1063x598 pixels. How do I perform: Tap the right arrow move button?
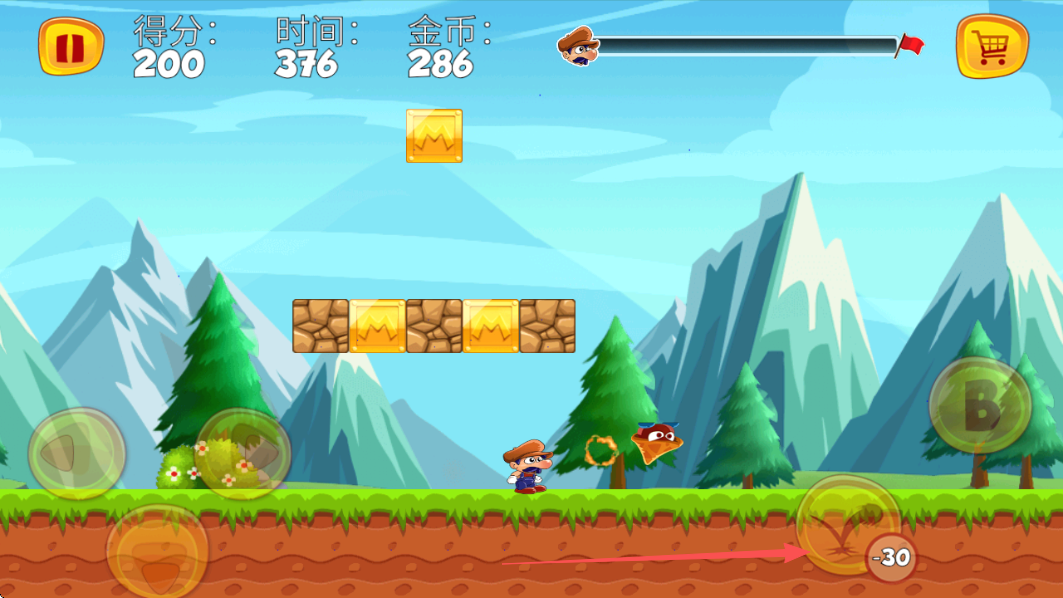coord(243,453)
